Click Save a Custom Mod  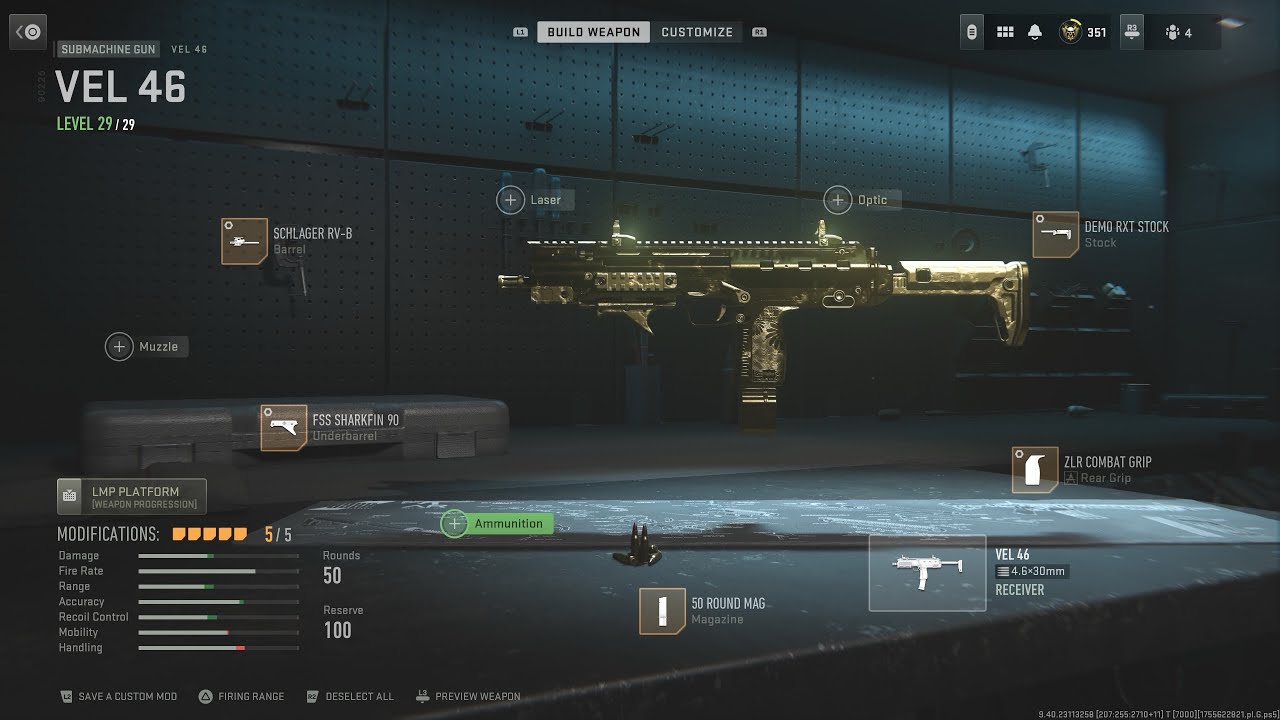click(118, 696)
